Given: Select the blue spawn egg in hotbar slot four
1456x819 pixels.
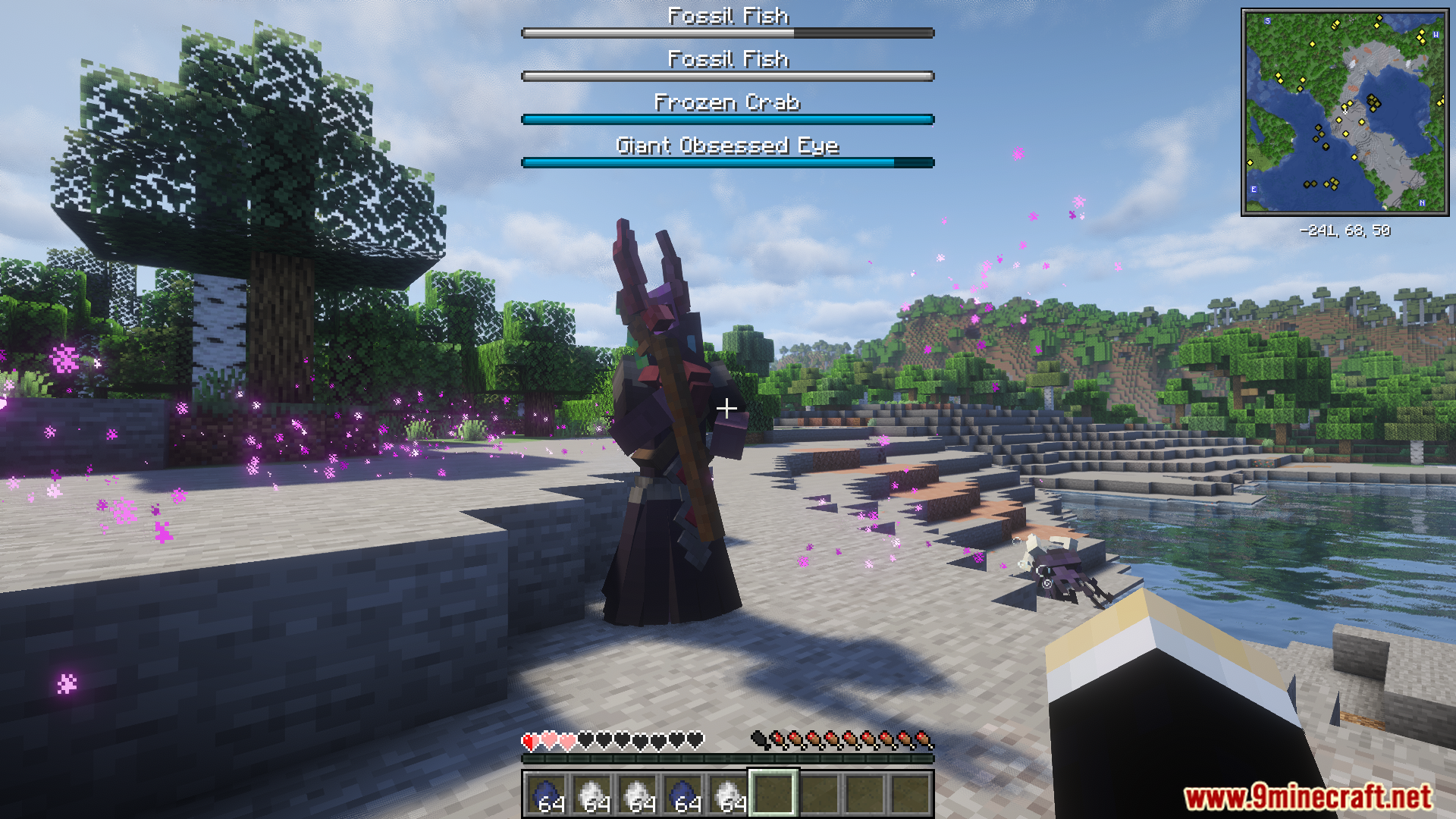Looking at the screenshot, I should point(683,794).
